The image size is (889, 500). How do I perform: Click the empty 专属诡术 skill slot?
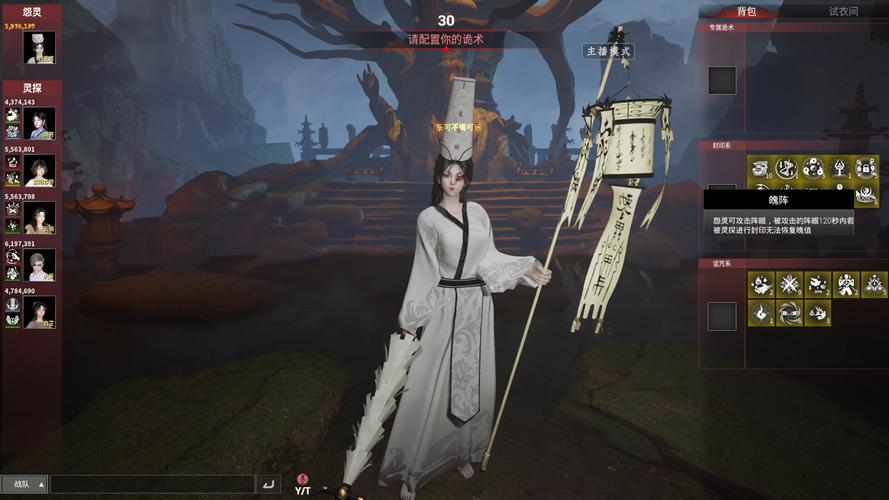point(722,80)
